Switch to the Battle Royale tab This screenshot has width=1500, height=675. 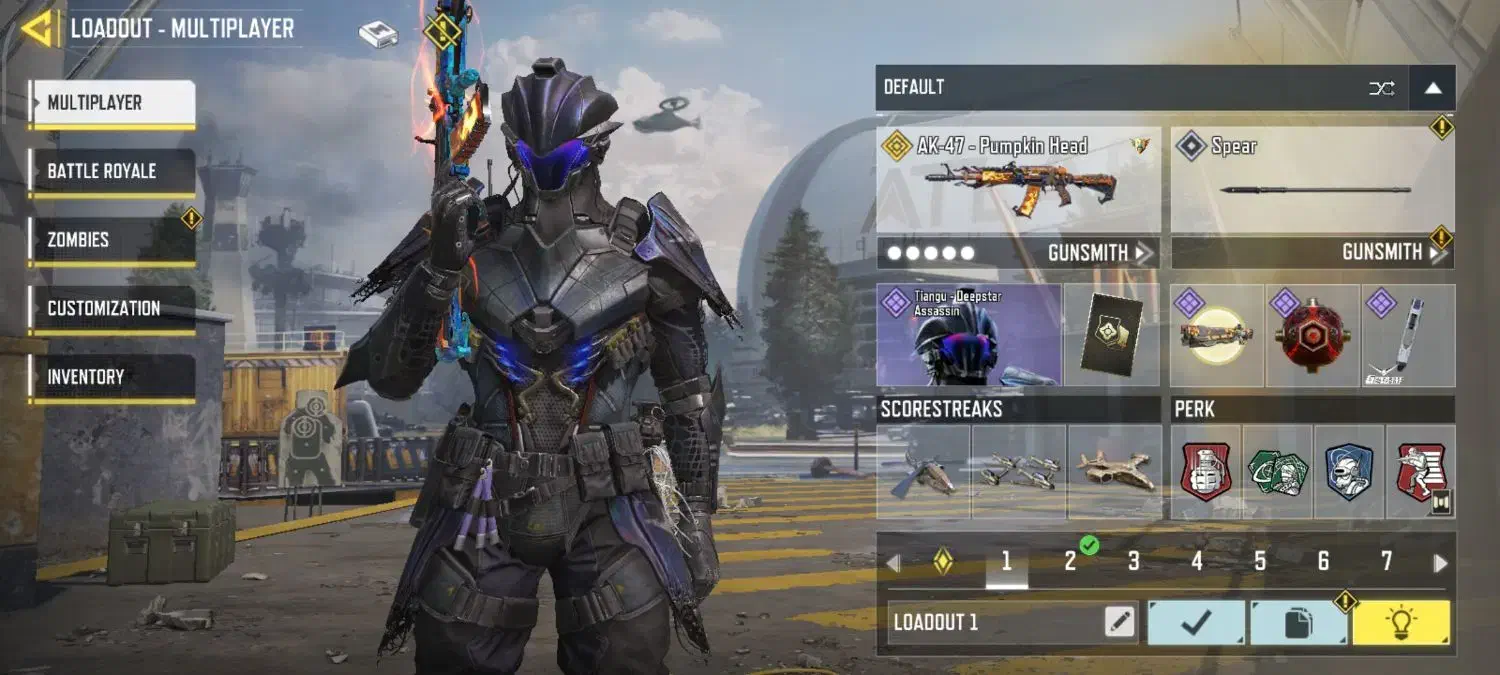point(111,171)
